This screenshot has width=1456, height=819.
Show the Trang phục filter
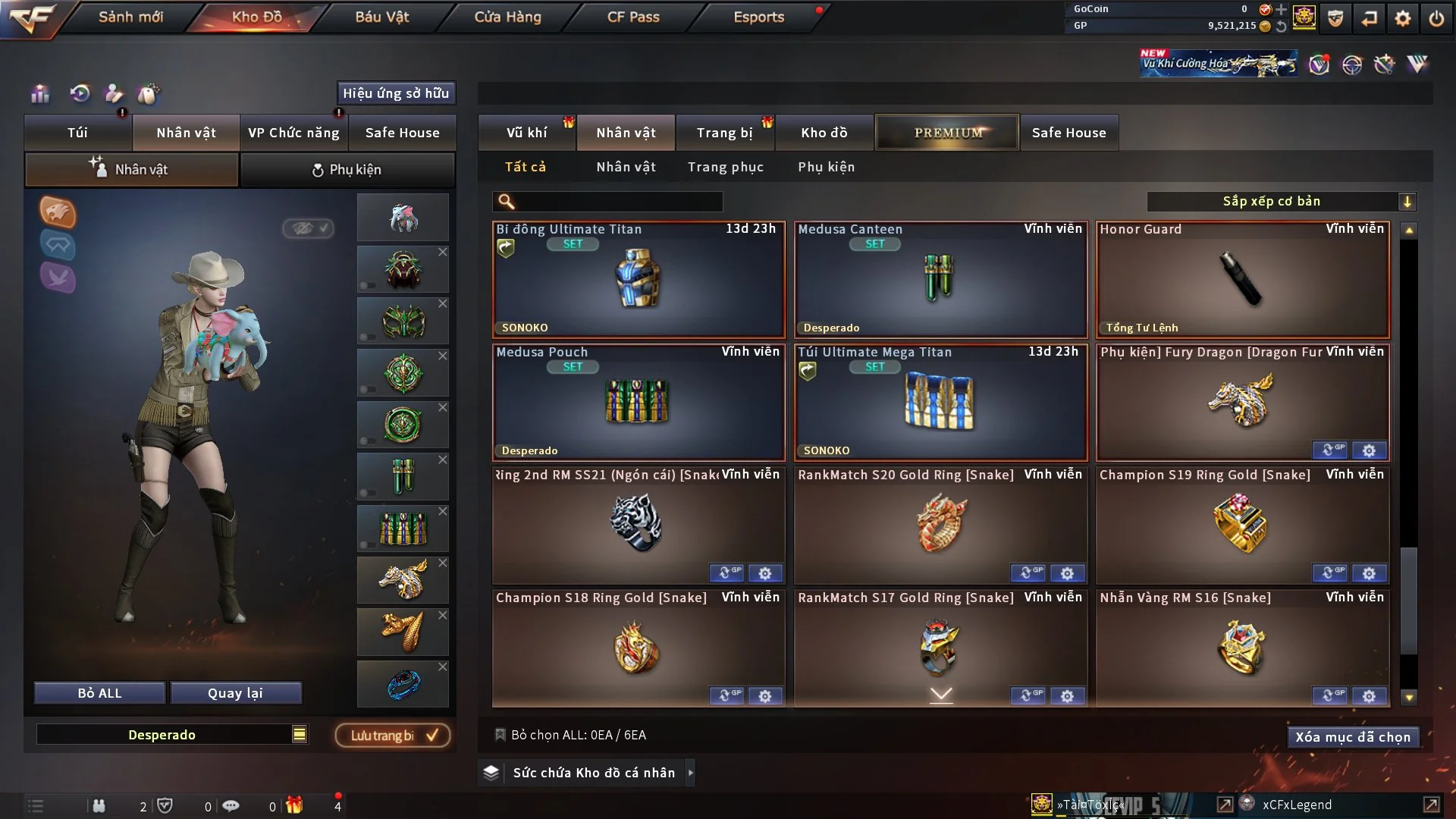[x=725, y=167]
